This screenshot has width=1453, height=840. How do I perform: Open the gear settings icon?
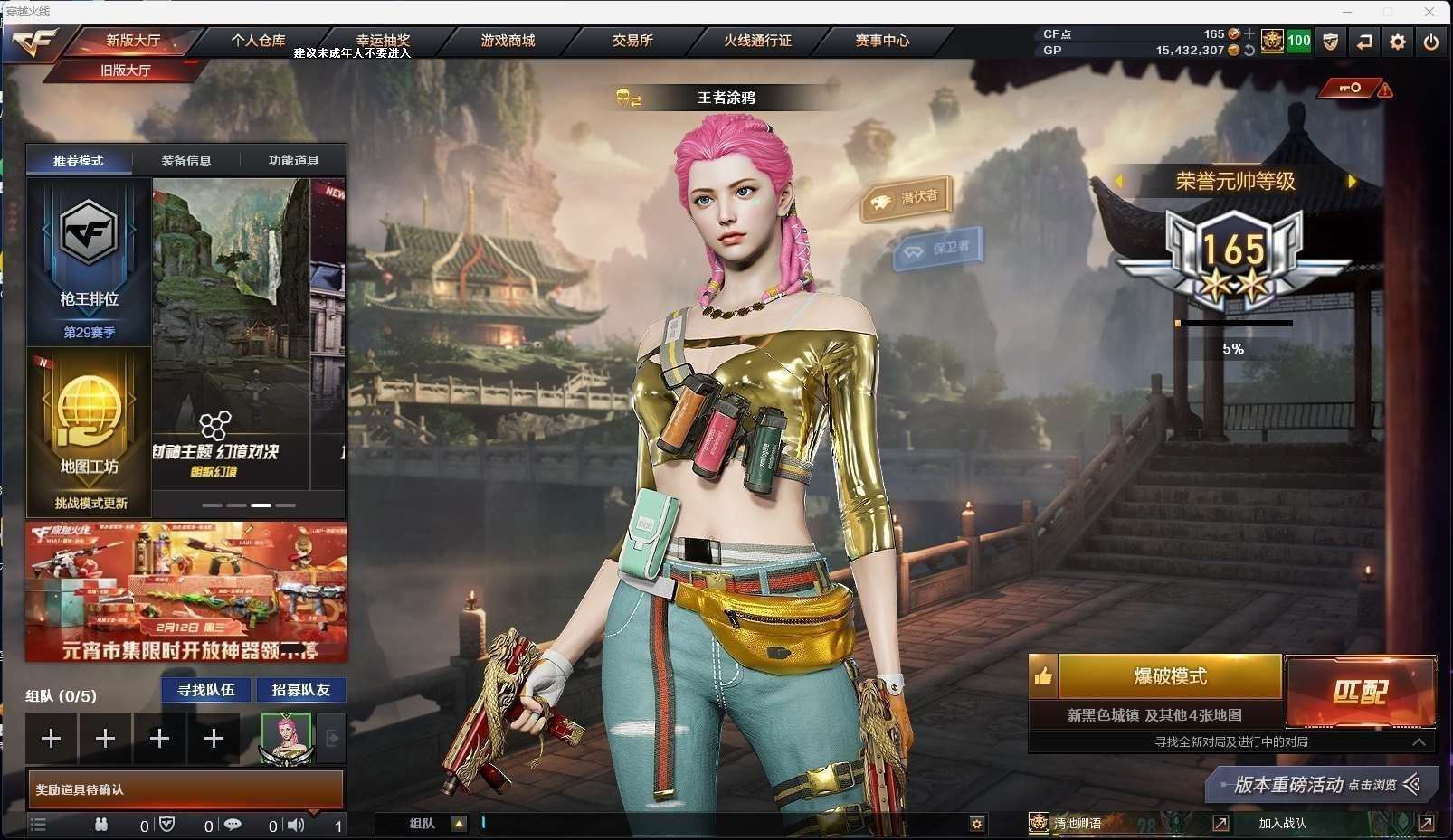tap(1398, 42)
